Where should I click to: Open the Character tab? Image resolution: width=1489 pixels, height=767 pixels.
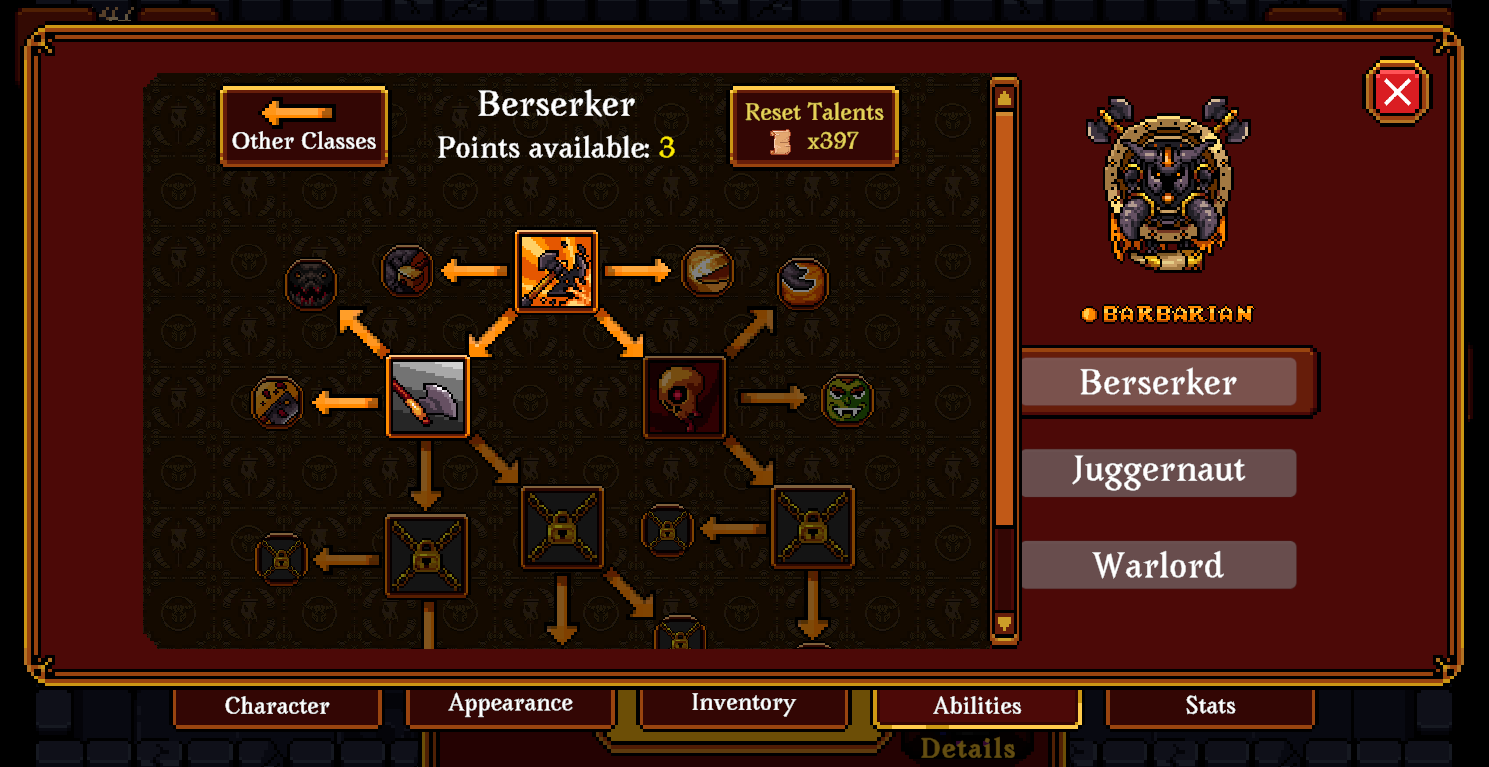pyautogui.click(x=277, y=706)
